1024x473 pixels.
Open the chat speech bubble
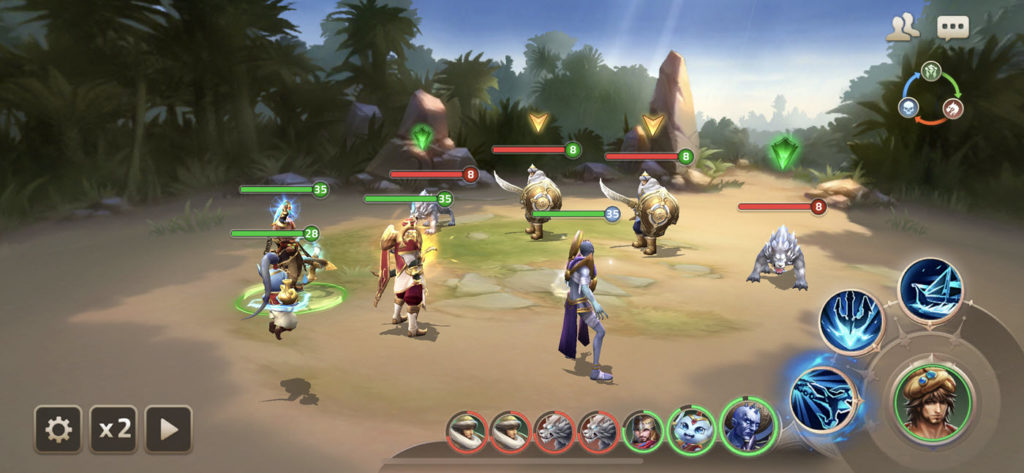click(952, 28)
